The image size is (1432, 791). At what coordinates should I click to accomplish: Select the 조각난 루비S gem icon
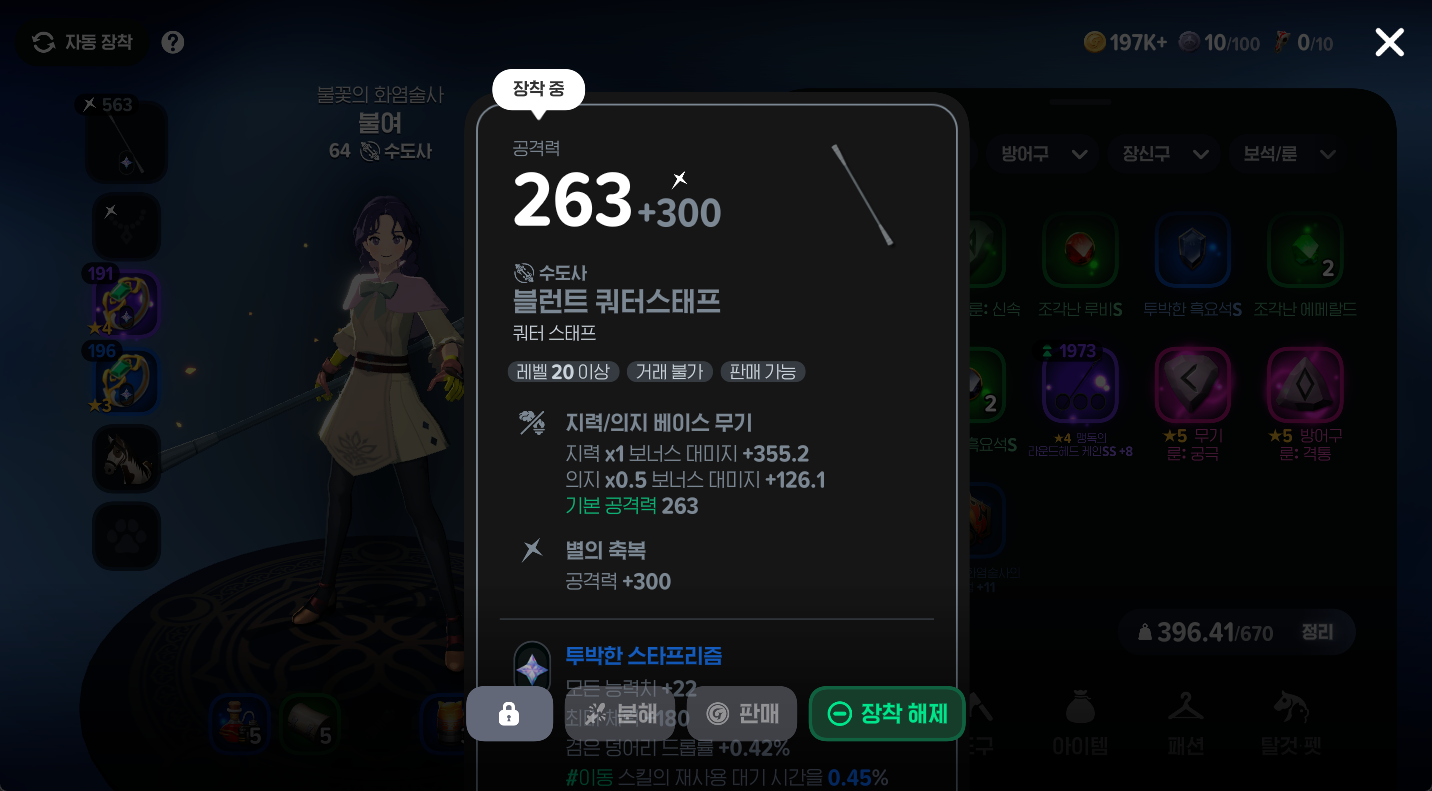(1082, 251)
